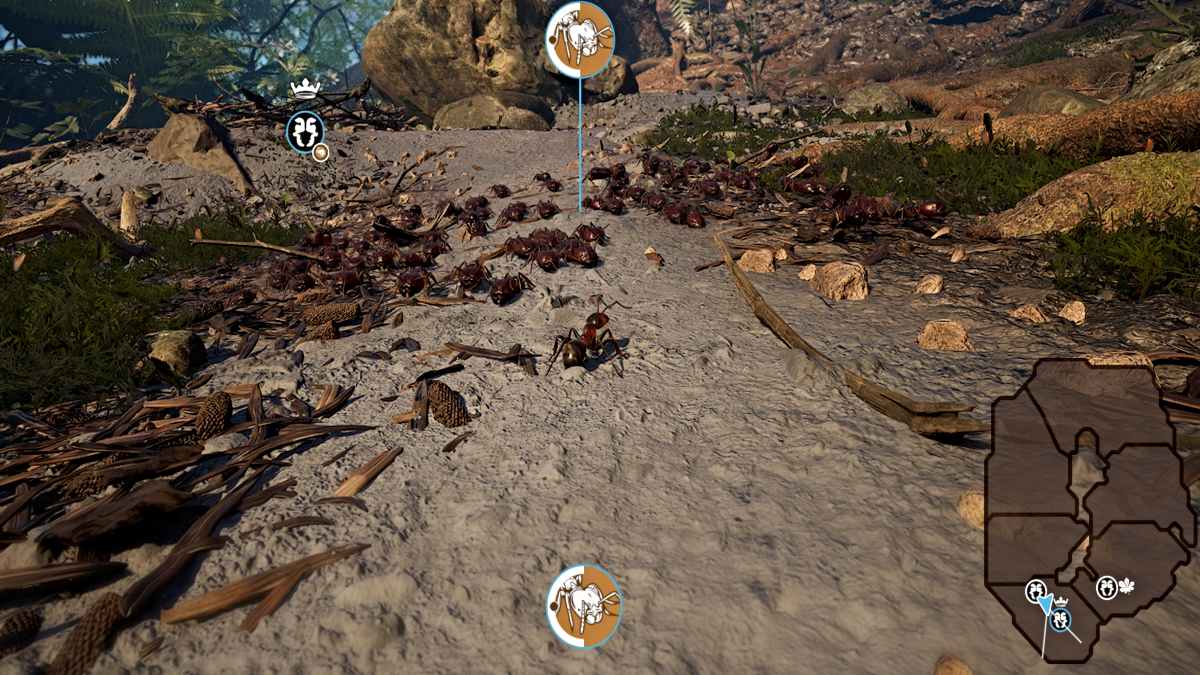Select the ant legion marker above the swarm
The image size is (1200, 675).
tap(580, 40)
